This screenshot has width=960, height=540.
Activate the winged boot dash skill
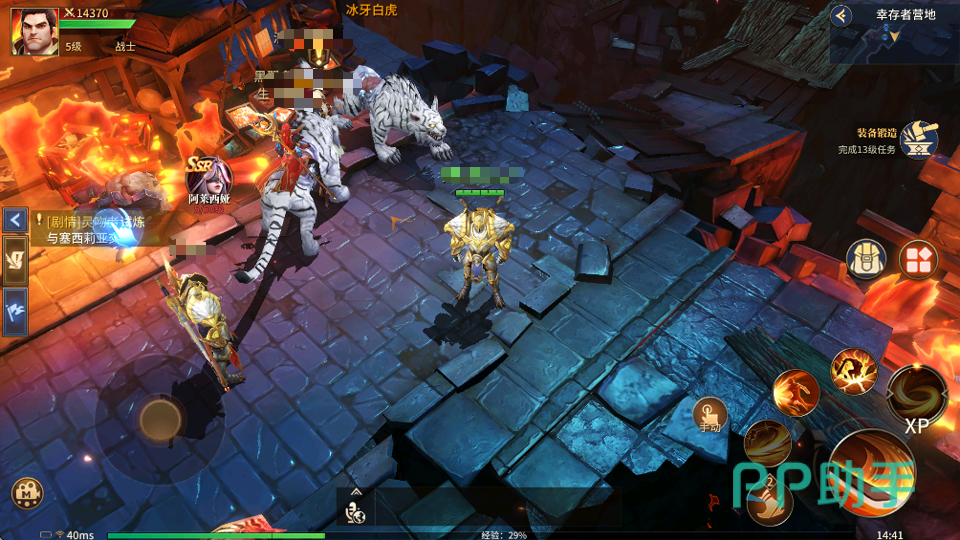tap(769, 500)
